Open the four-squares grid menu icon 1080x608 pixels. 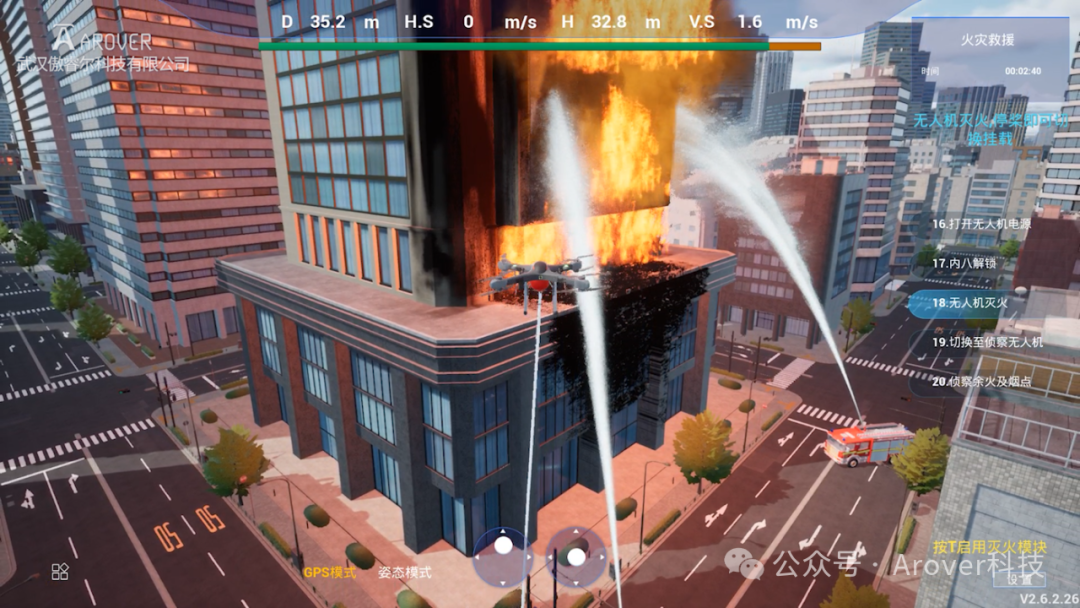click(60, 571)
